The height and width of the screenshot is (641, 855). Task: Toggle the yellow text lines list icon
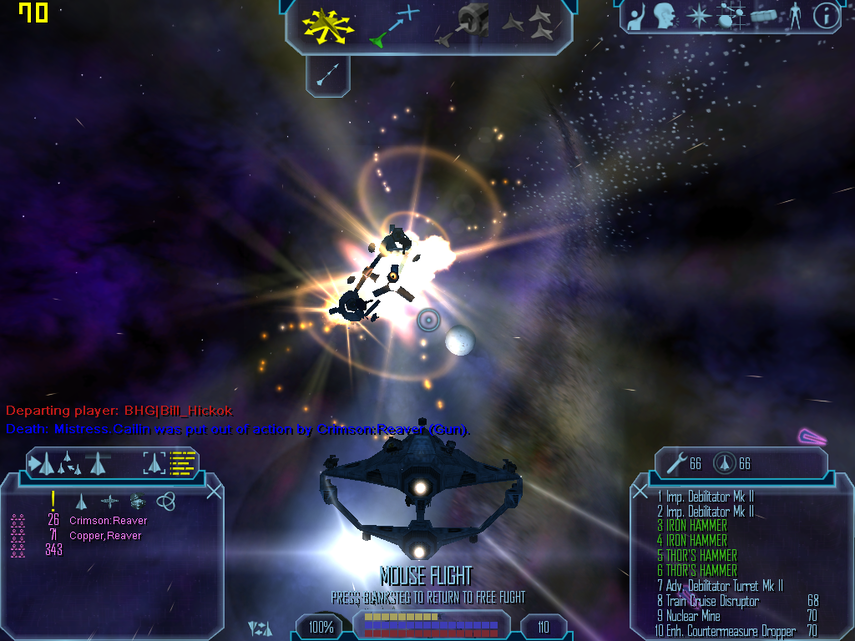click(183, 462)
